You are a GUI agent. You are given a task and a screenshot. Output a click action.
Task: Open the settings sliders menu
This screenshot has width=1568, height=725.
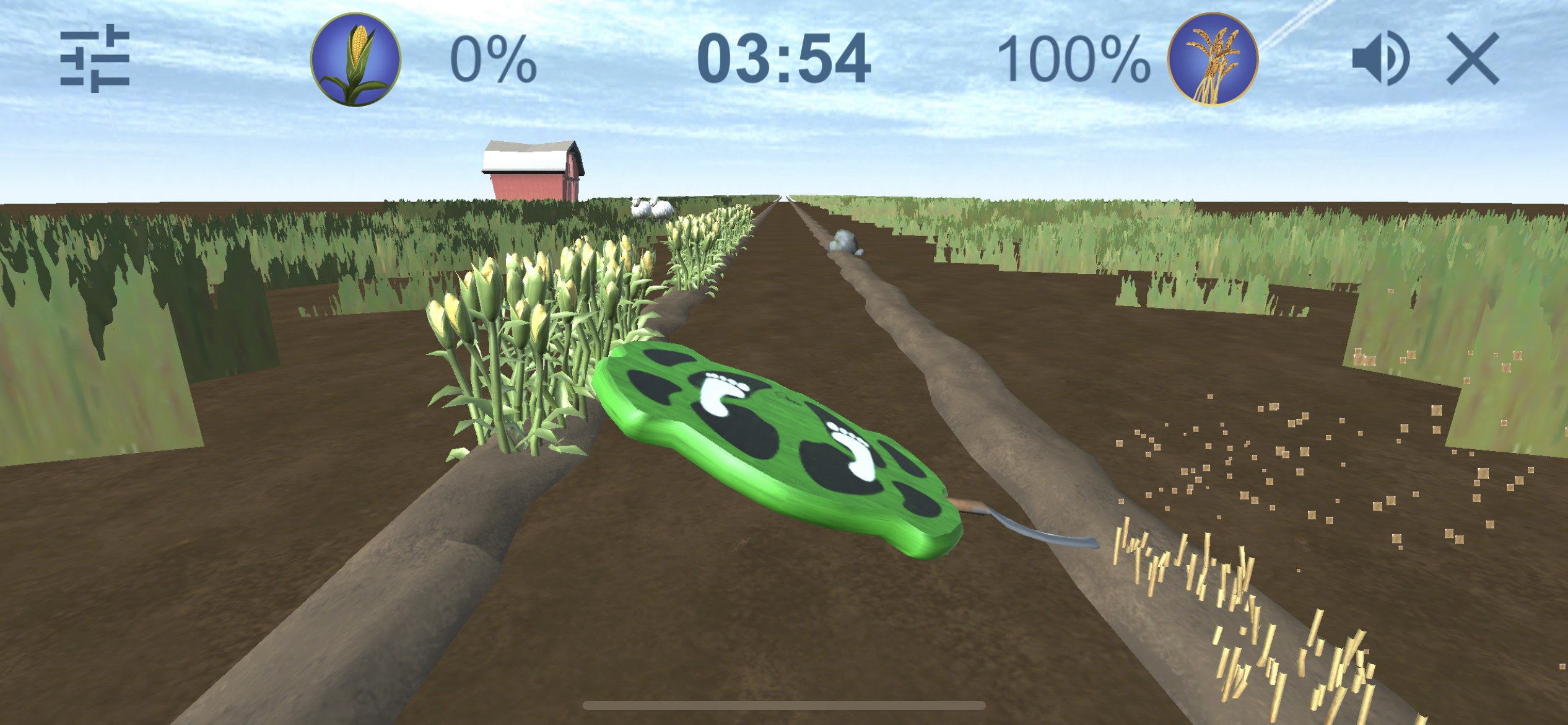(x=95, y=59)
